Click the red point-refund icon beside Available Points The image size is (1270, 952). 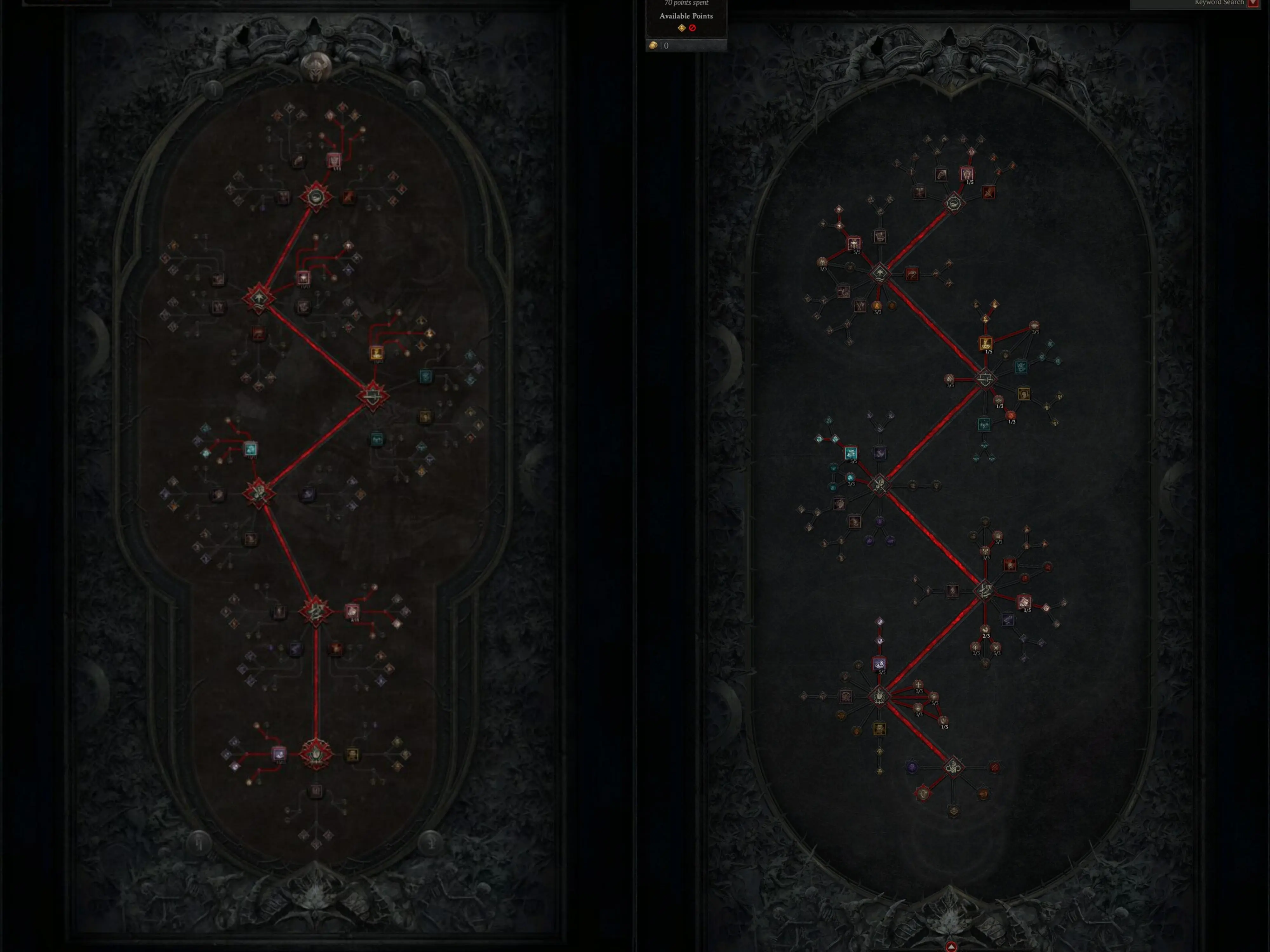pyautogui.click(x=692, y=28)
